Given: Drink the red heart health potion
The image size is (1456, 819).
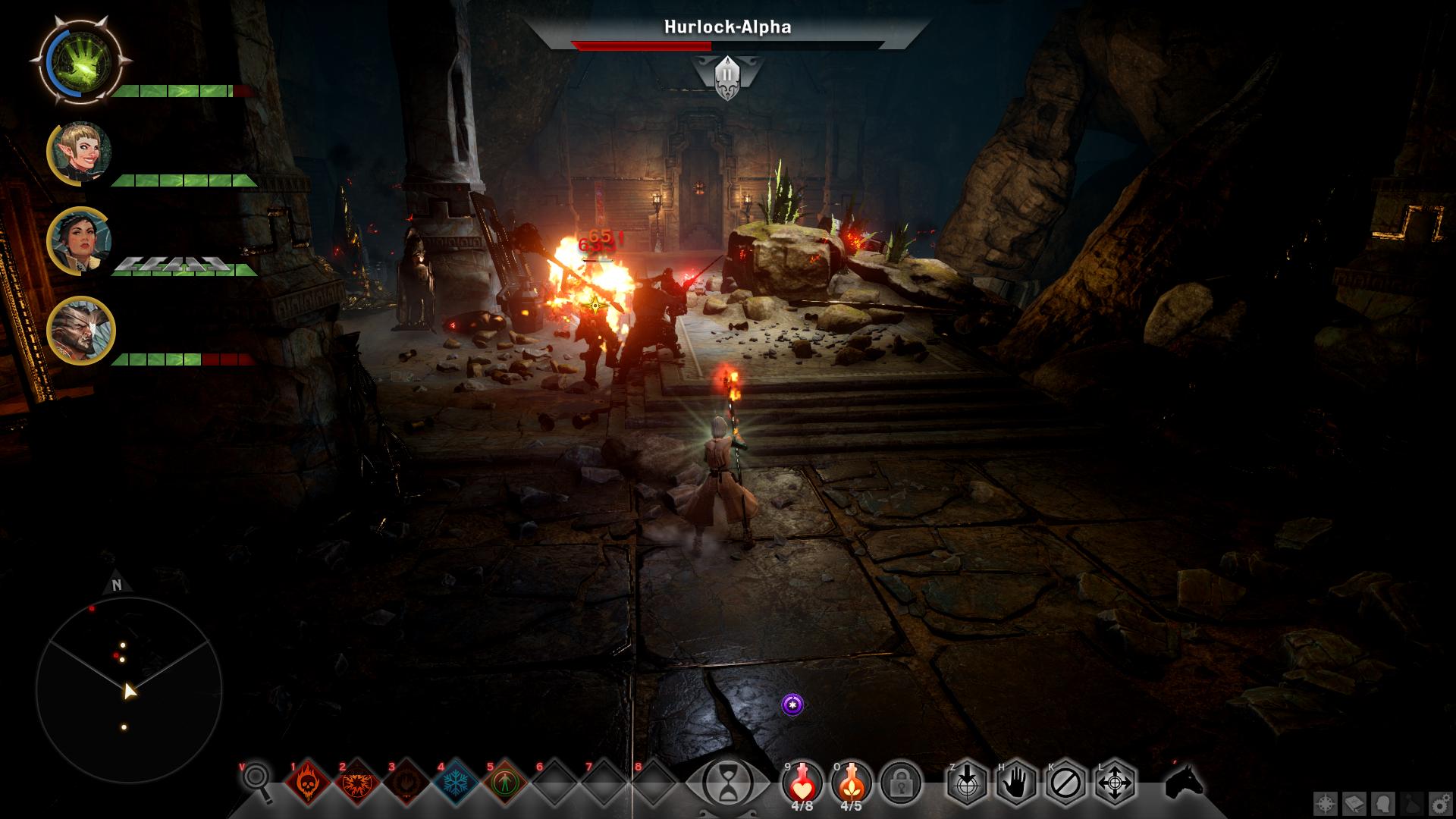Looking at the screenshot, I should pyautogui.click(x=802, y=781).
